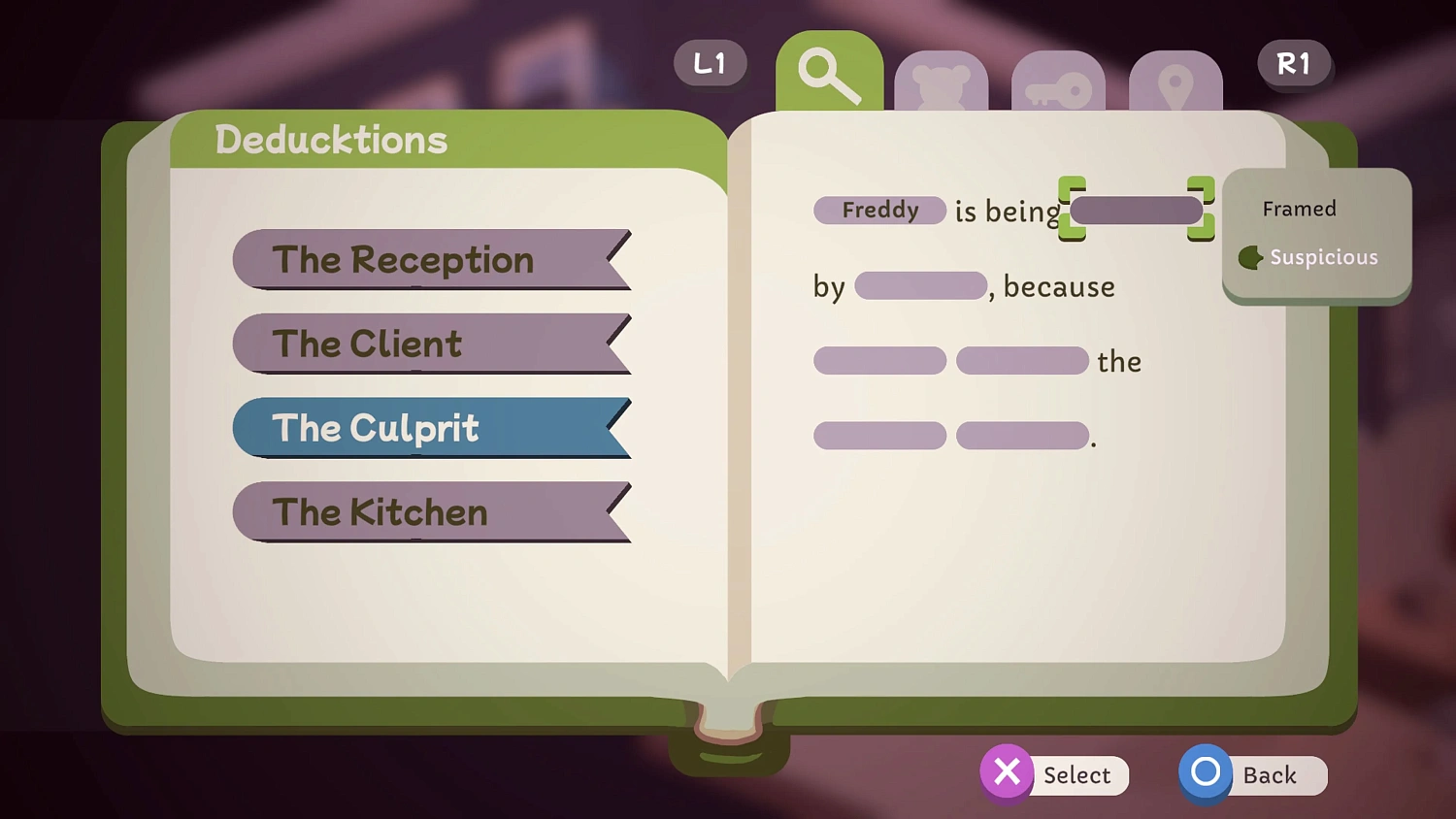Click the blank slot before the period
1456x819 pixels.
[1021, 435]
